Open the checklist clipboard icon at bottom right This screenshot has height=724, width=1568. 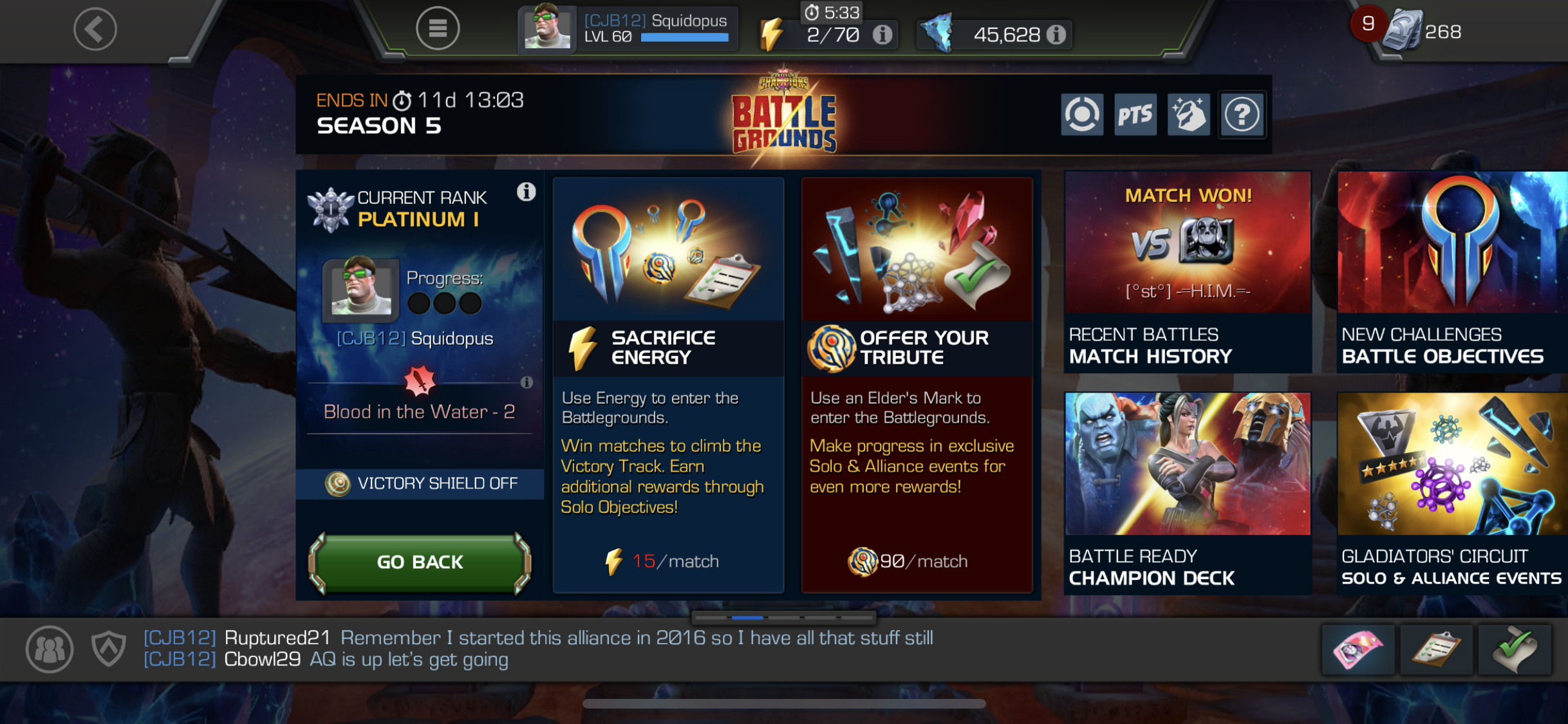tap(1436, 649)
